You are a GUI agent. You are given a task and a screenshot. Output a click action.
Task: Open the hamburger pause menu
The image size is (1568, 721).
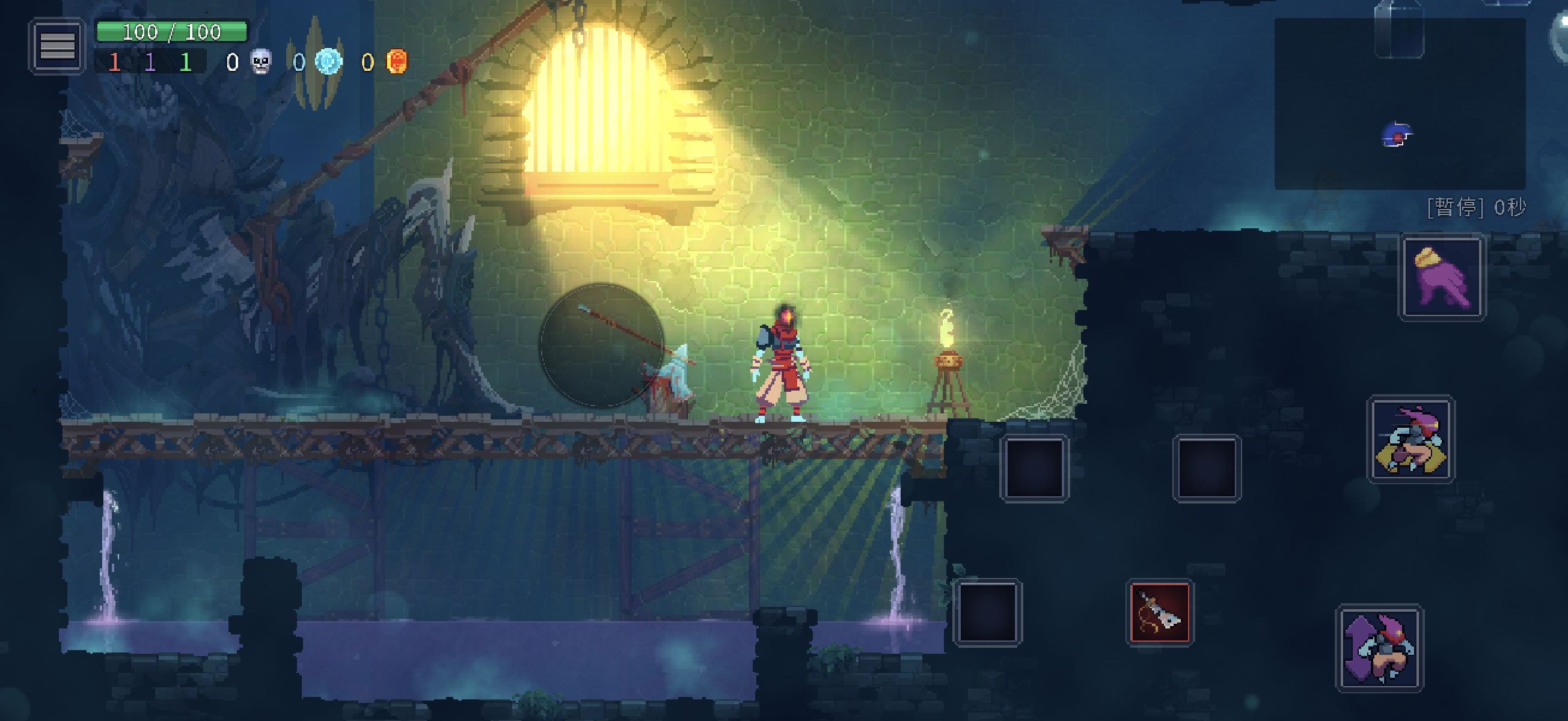57,46
